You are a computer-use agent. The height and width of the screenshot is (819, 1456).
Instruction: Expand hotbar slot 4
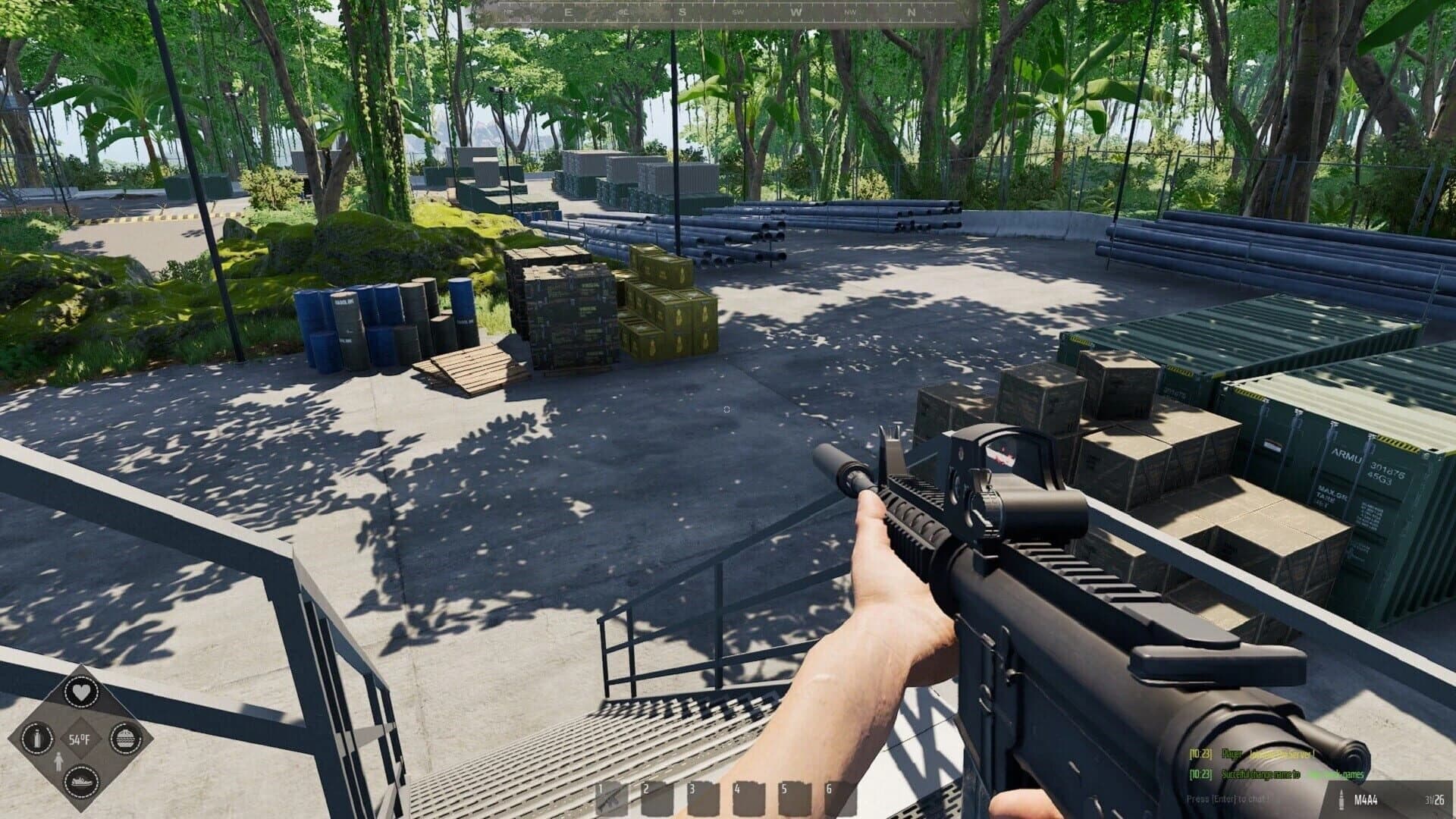click(x=748, y=797)
